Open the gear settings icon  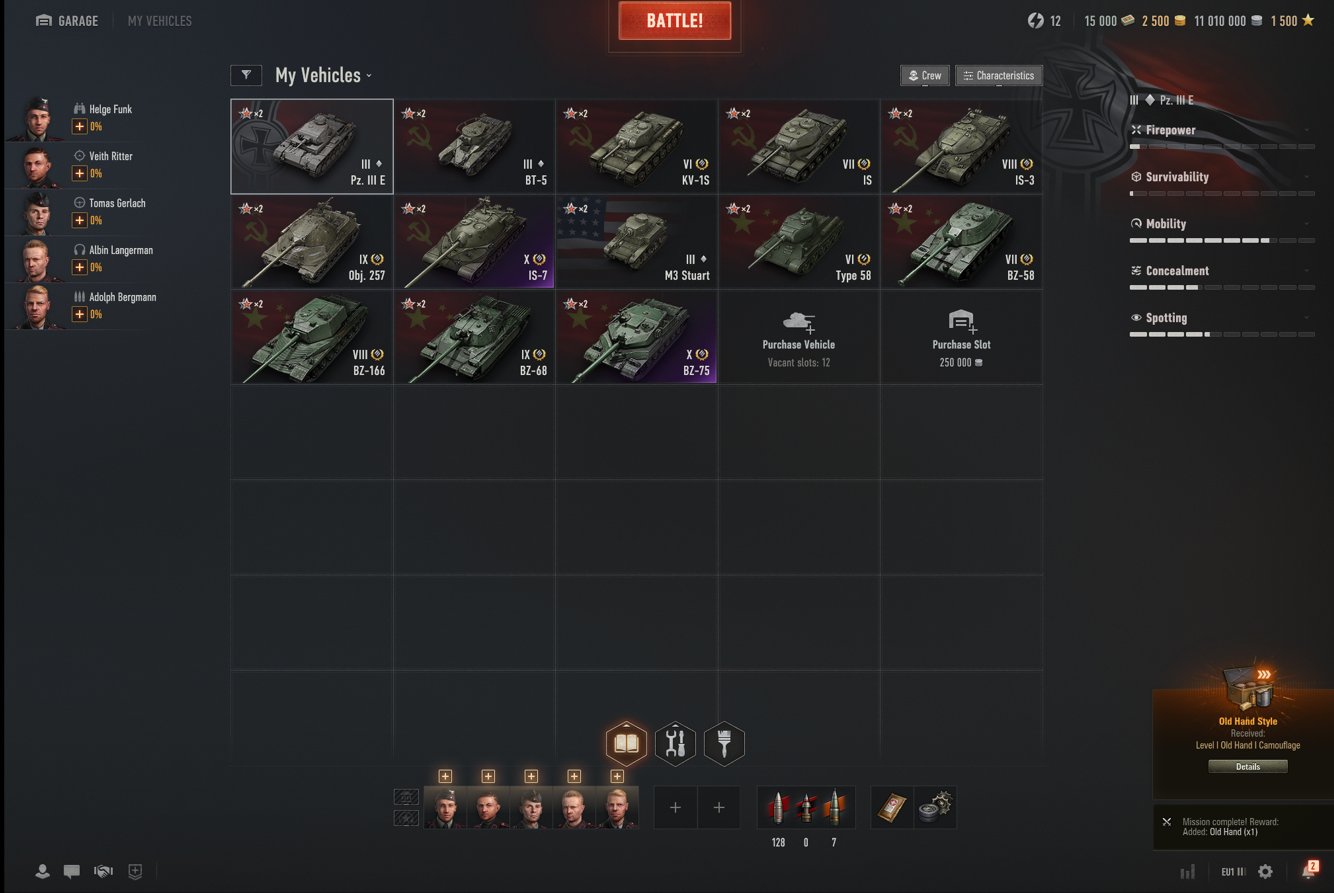[x=1265, y=872]
